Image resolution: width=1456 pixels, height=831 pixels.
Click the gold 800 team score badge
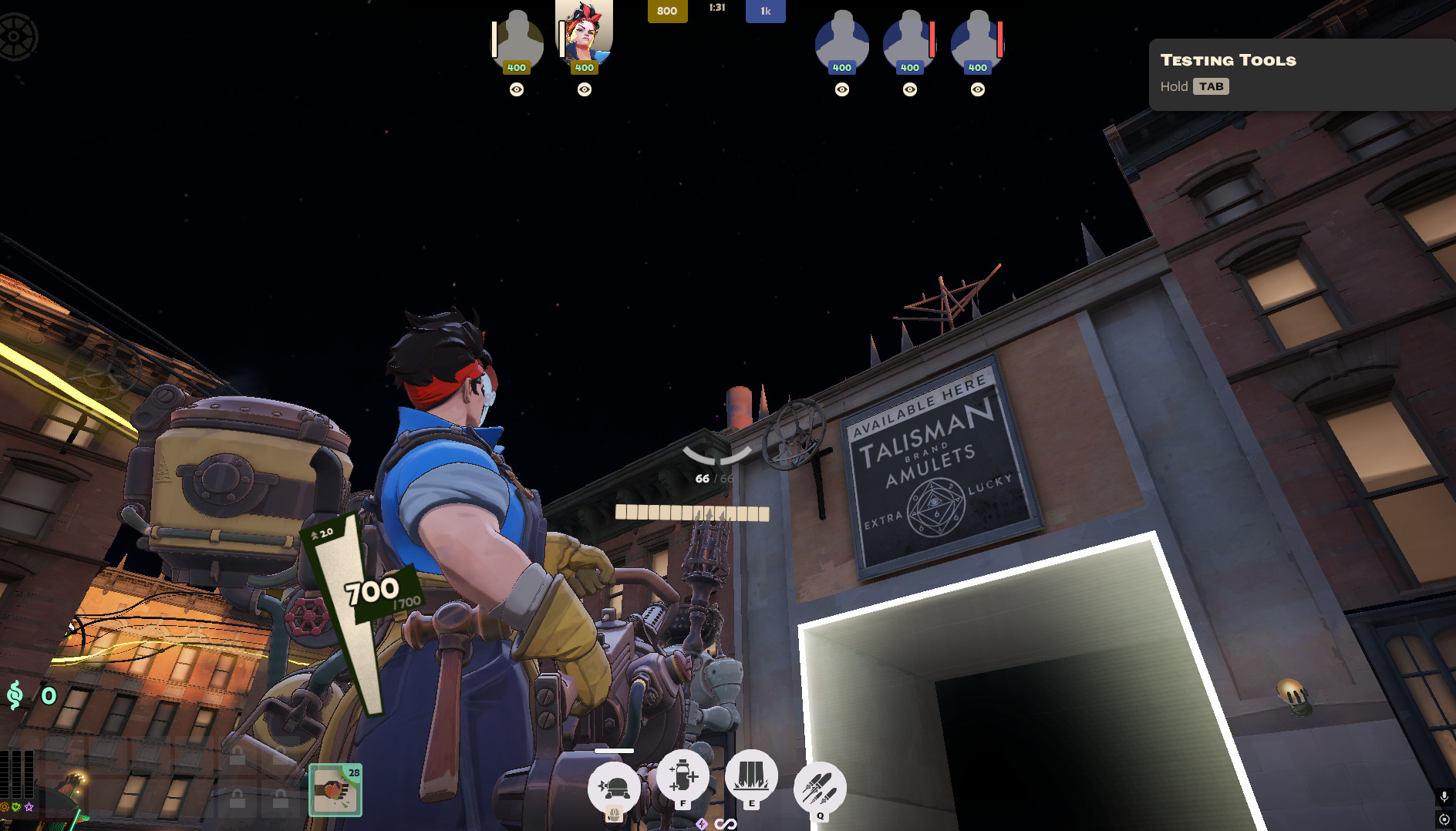667,12
